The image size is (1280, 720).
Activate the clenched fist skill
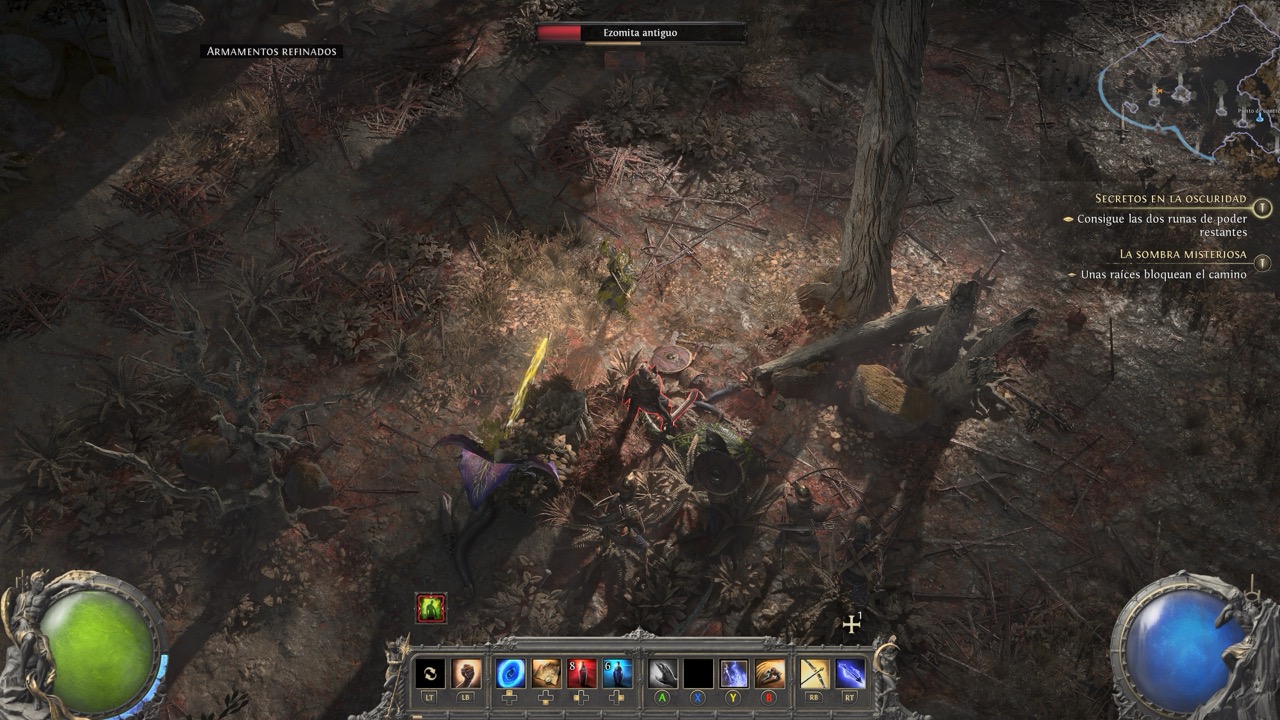tap(467, 673)
